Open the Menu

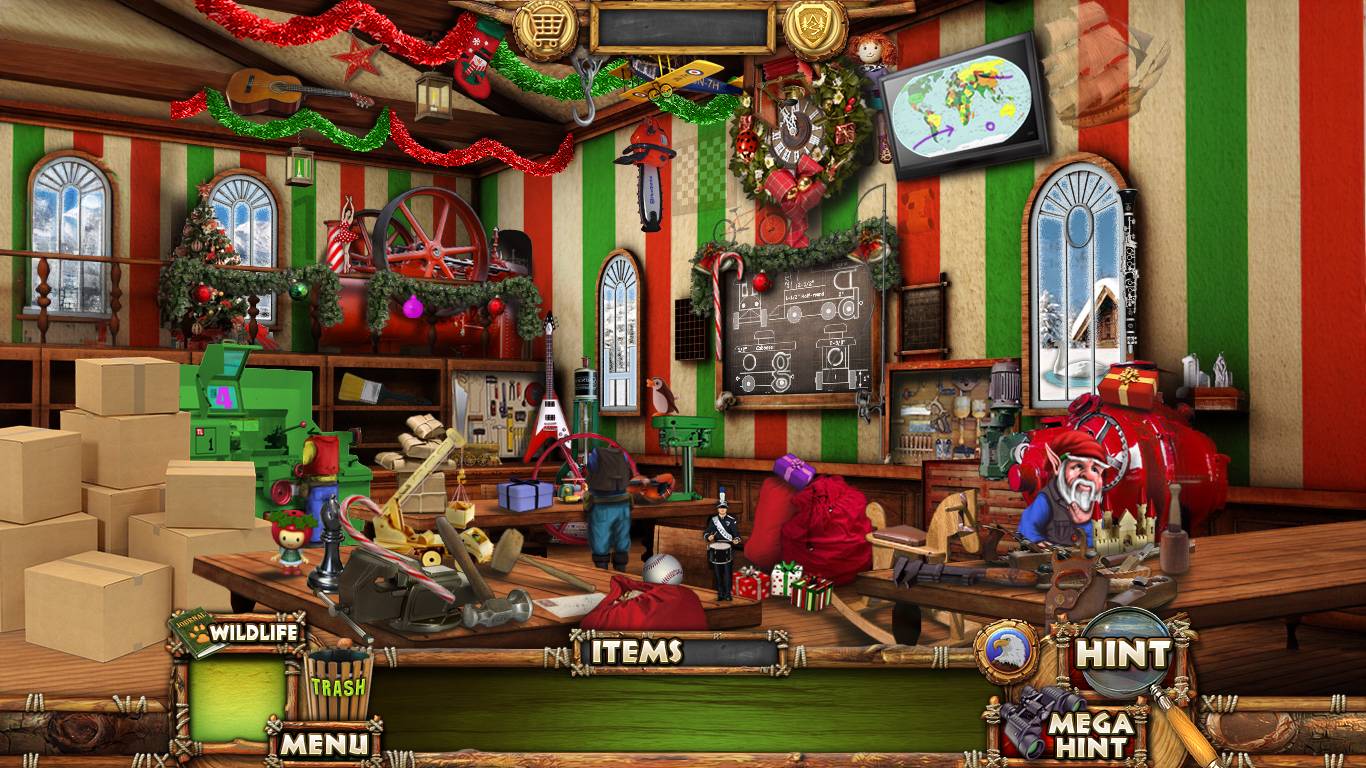tap(324, 743)
